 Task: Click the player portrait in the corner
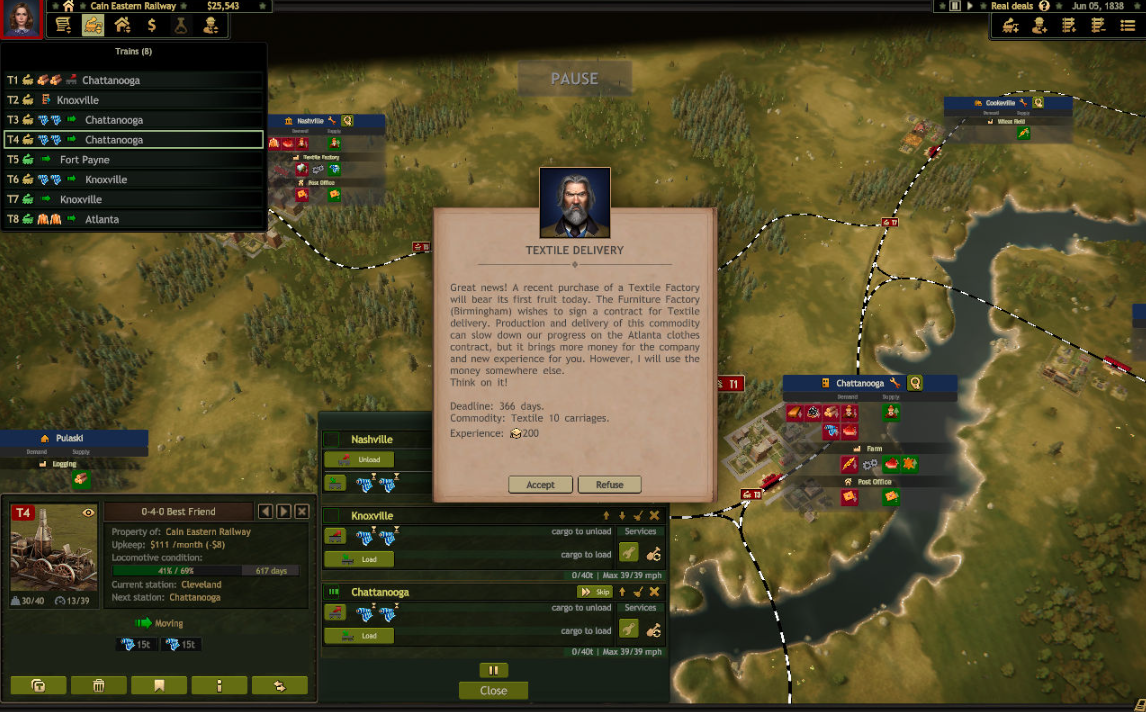pyautogui.click(x=21, y=19)
